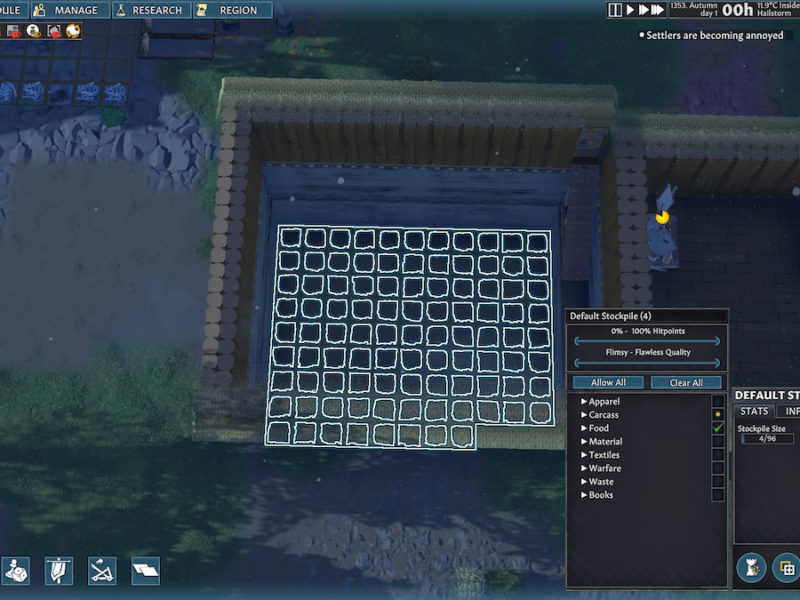Uncheck the Food category checkbox
This screenshot has height=600, width=800.
tap(717, 428)
